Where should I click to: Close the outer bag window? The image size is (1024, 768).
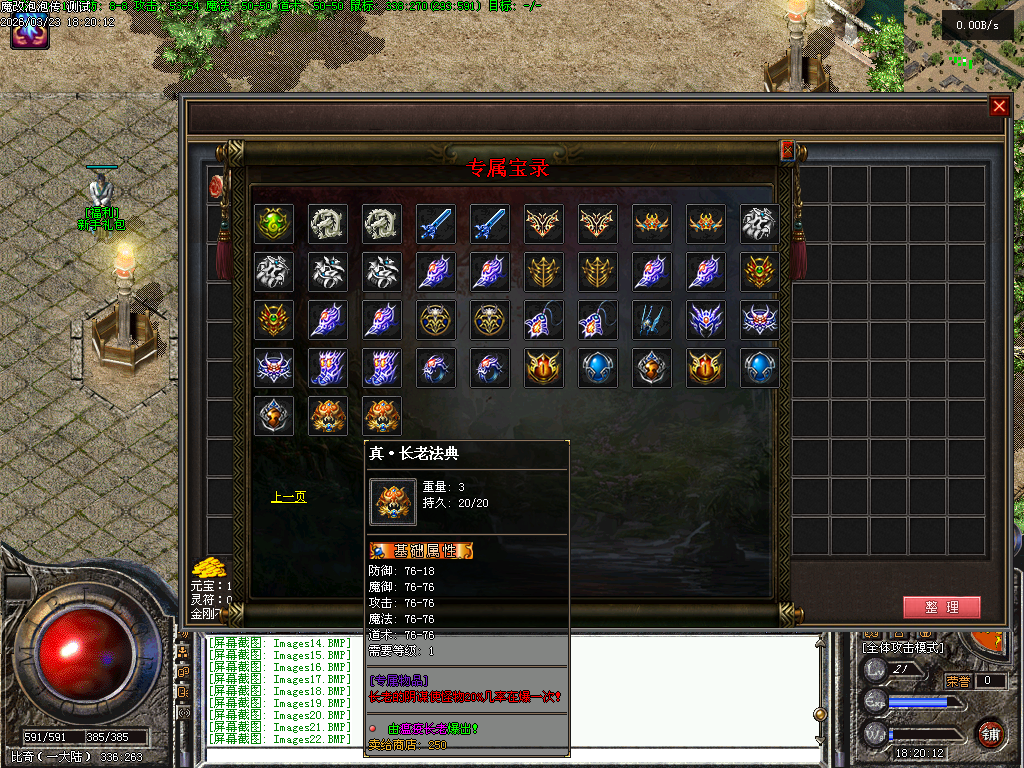pos(998,107)
